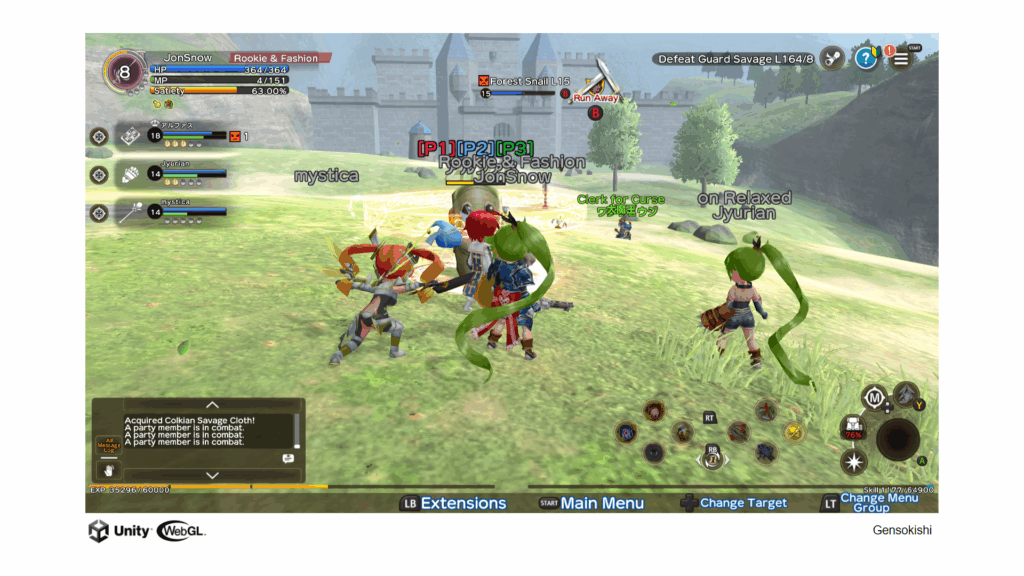Open chat input speech bubble icon

pos(288,458)
